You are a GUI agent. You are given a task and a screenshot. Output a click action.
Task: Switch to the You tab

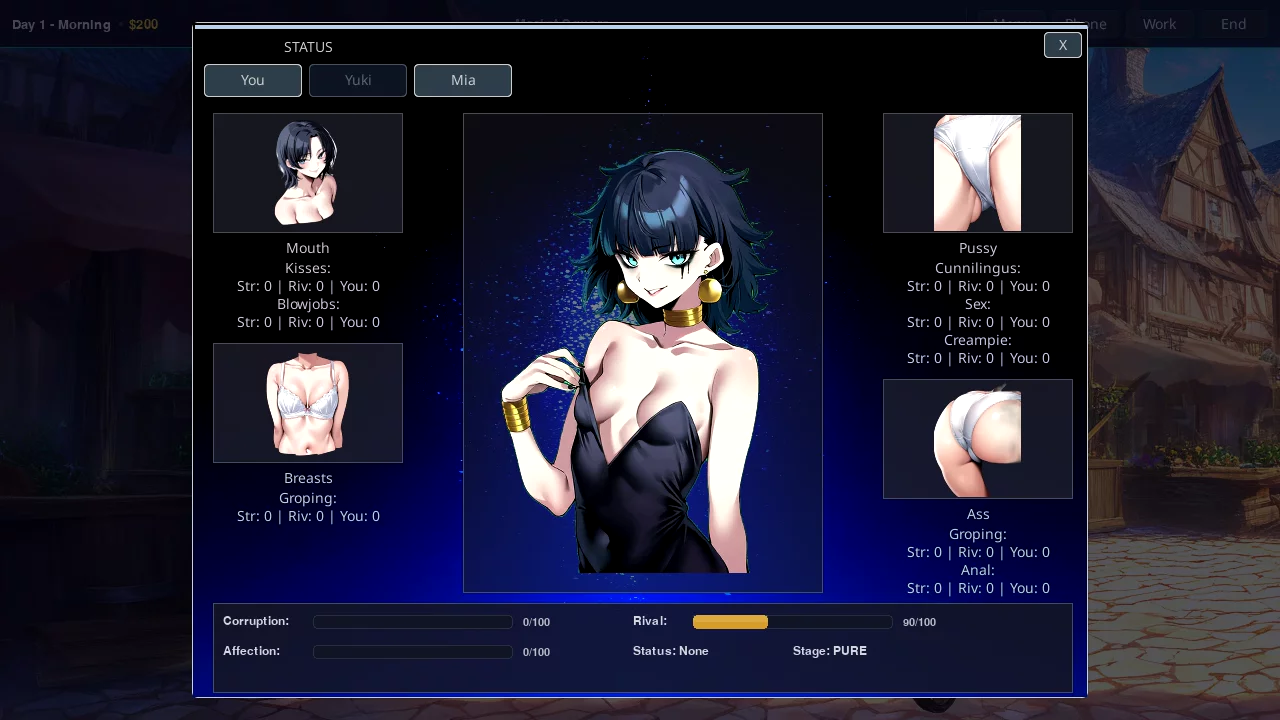[253, 80]
